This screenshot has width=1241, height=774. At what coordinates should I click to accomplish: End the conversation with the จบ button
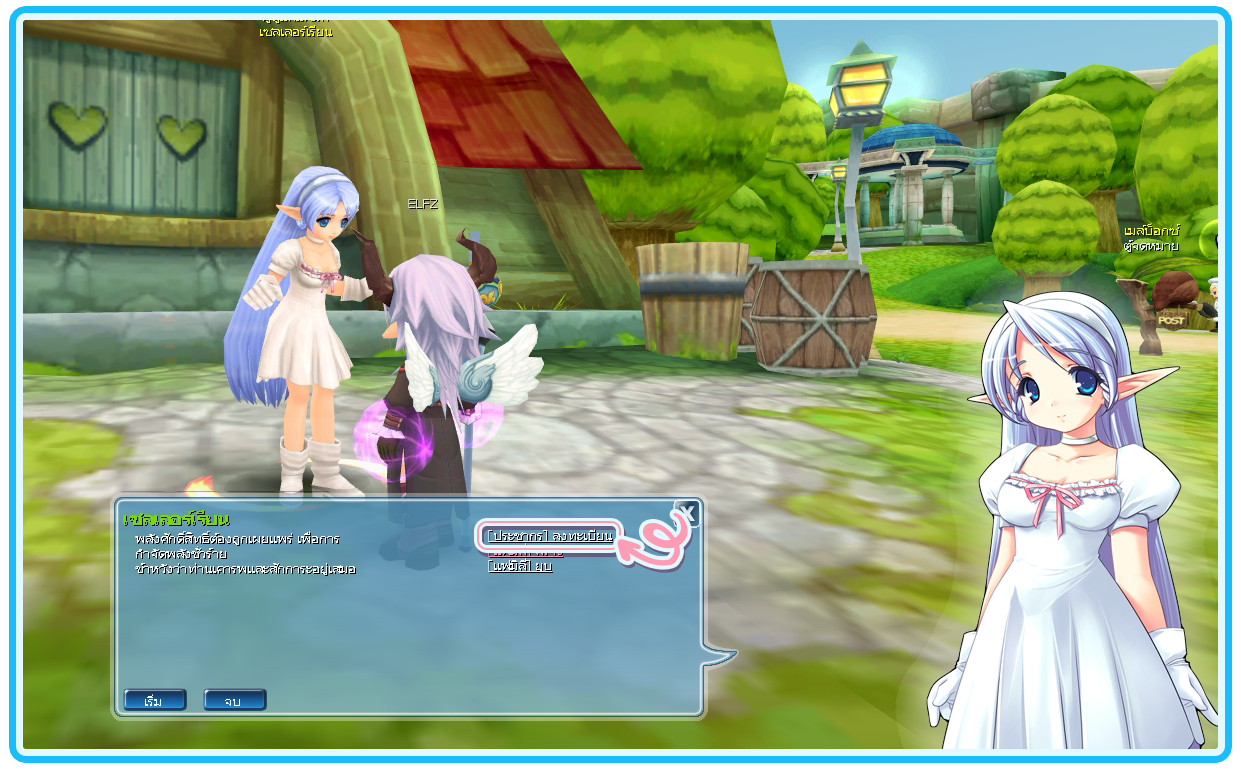click(234, 700)
